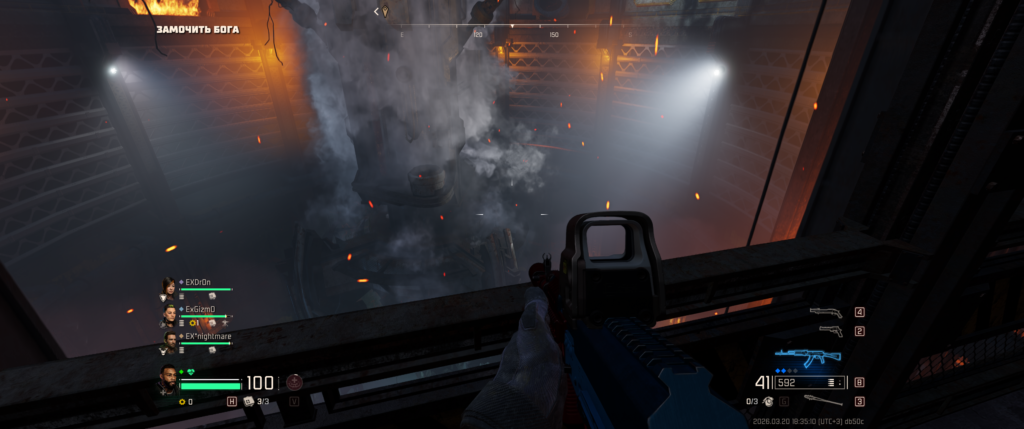Click the gold coin counter icon
1024x429 pixels.
click(182, 401)
